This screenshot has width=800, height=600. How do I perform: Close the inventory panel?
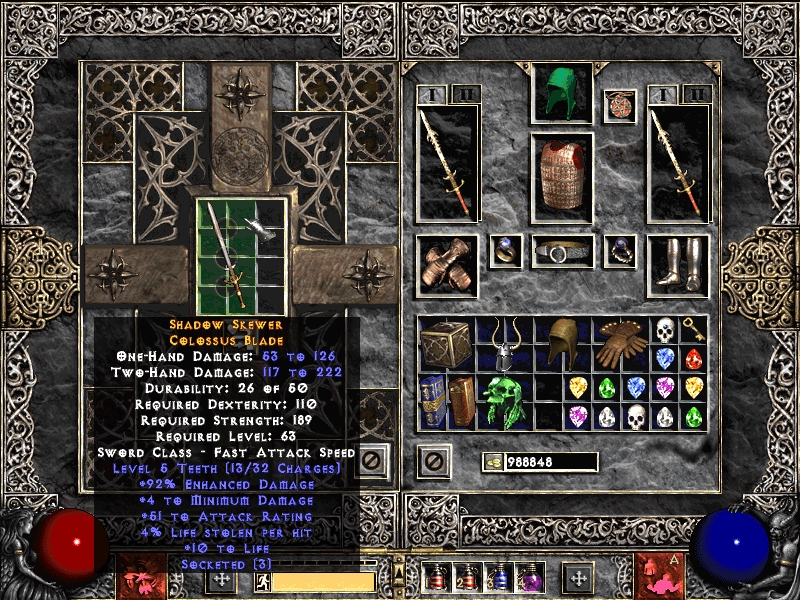click(x=433, y=461)
